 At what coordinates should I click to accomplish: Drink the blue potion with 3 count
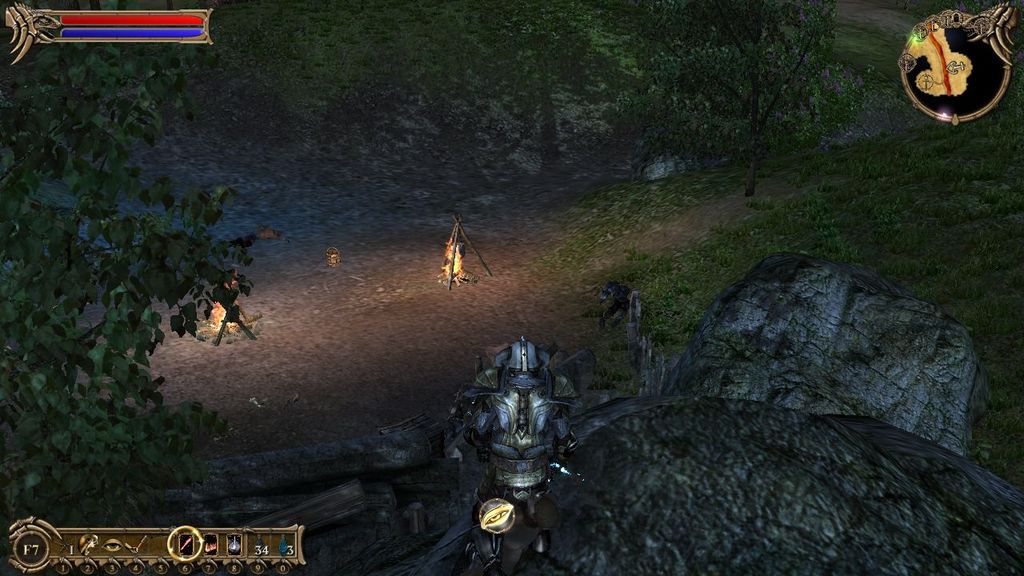(285, 546)
